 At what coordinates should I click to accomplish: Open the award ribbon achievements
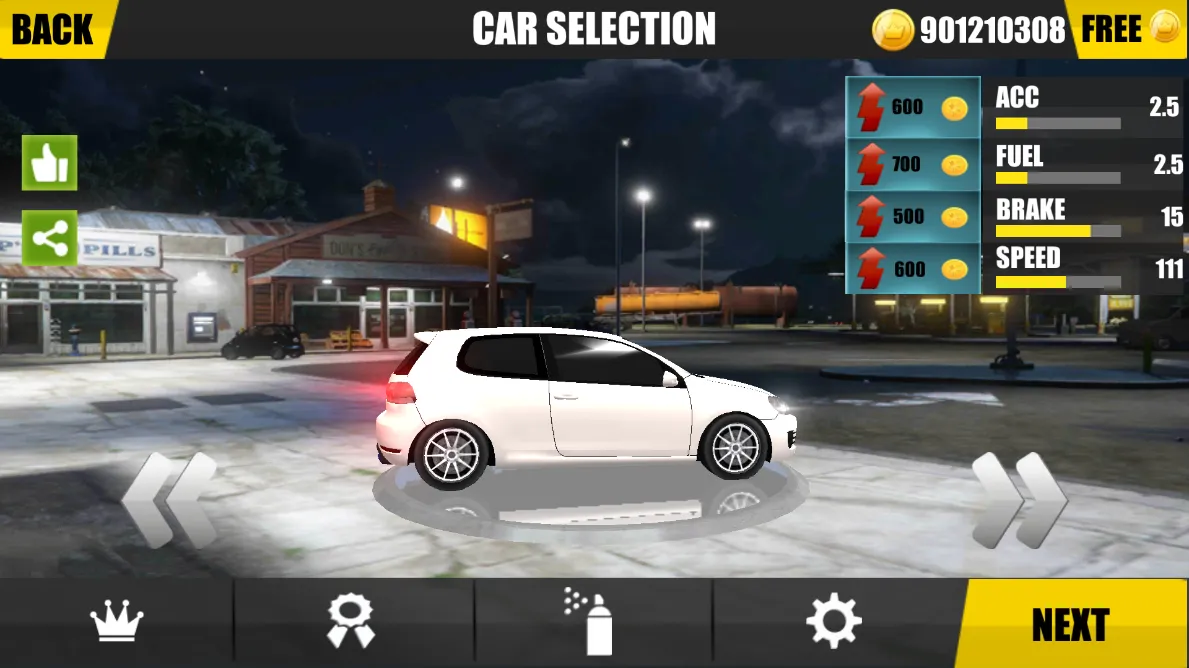coord(351,623)
